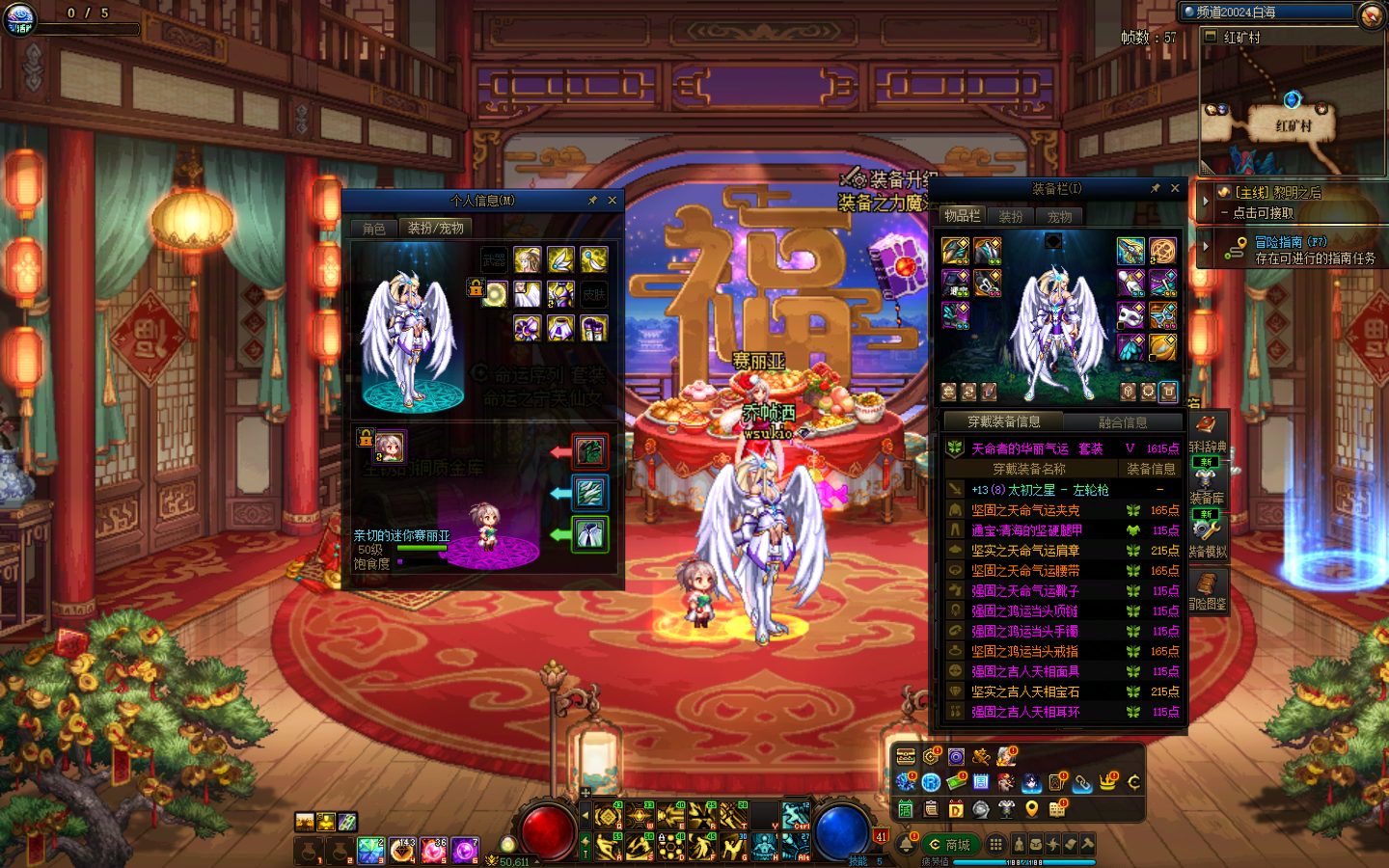Switch to the 角色 tab
Screen dimensions: 1389x868
(x=374, y=229)
